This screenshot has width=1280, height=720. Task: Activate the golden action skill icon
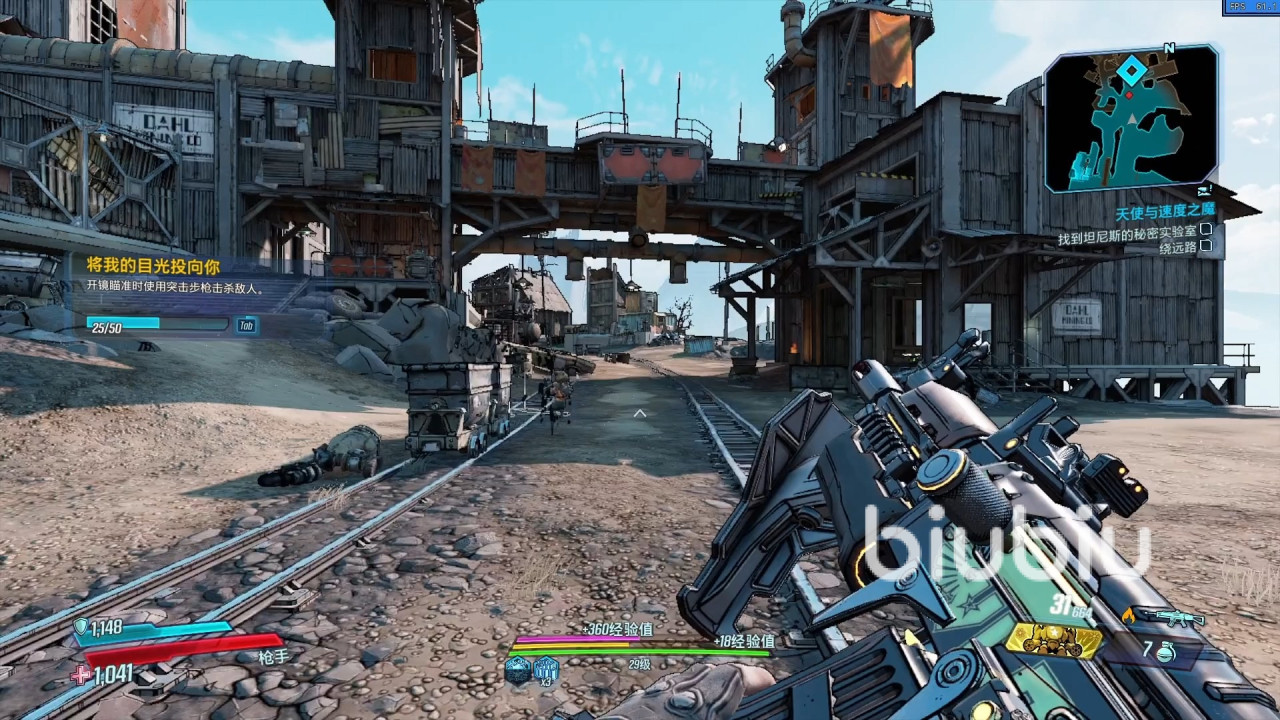pos(1052,640)
